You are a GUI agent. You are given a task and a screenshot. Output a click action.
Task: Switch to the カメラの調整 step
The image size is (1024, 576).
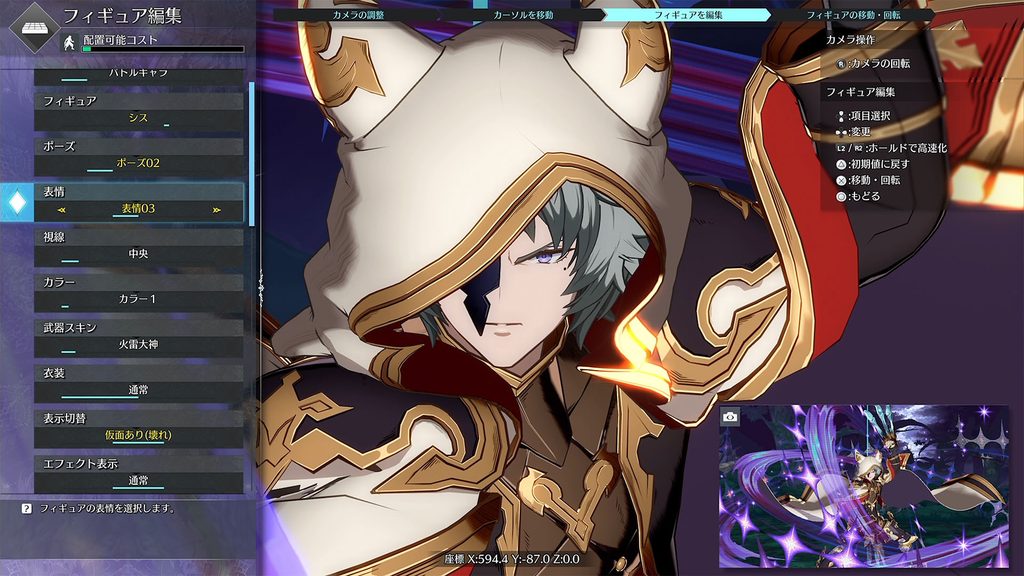point(358,15)
